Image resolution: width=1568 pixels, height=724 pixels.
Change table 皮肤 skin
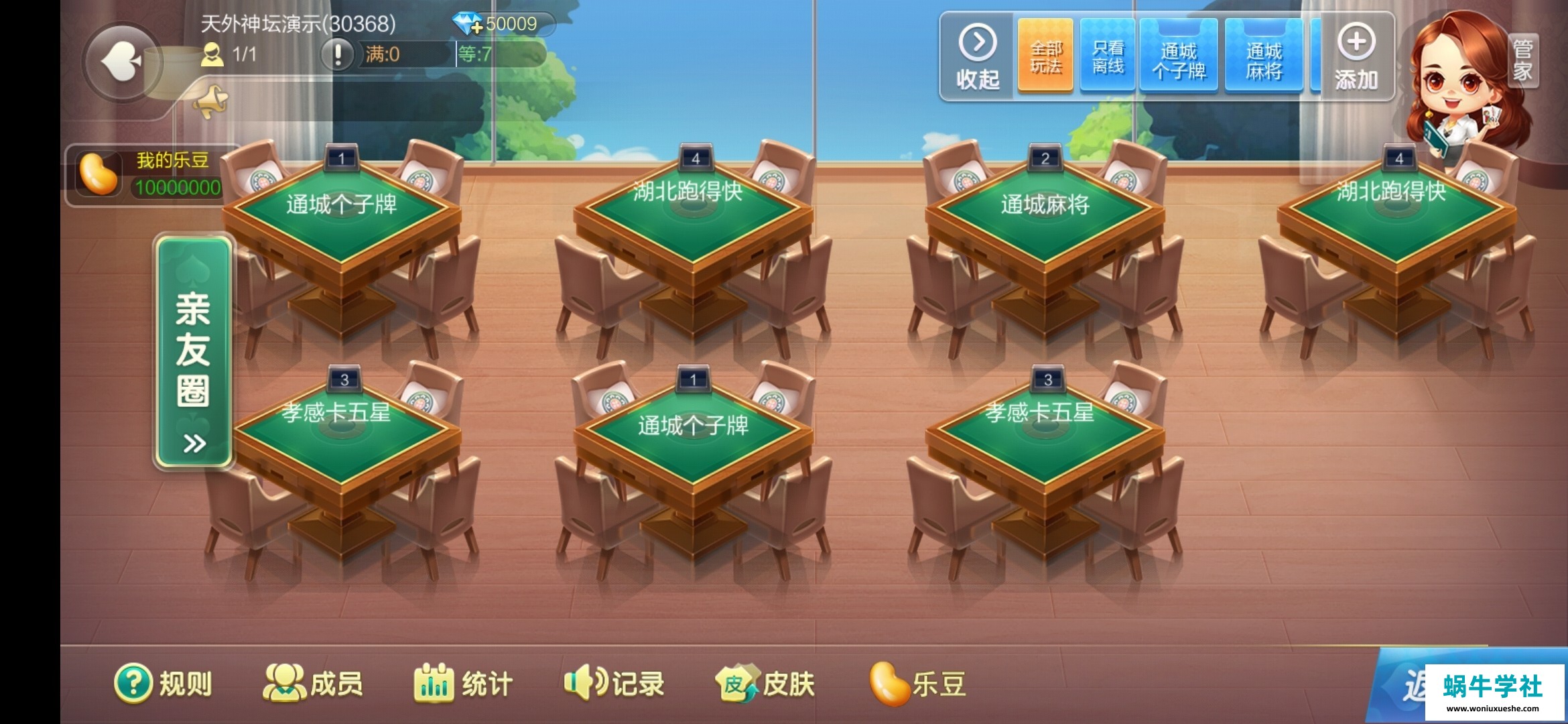(x=765, y=684)
